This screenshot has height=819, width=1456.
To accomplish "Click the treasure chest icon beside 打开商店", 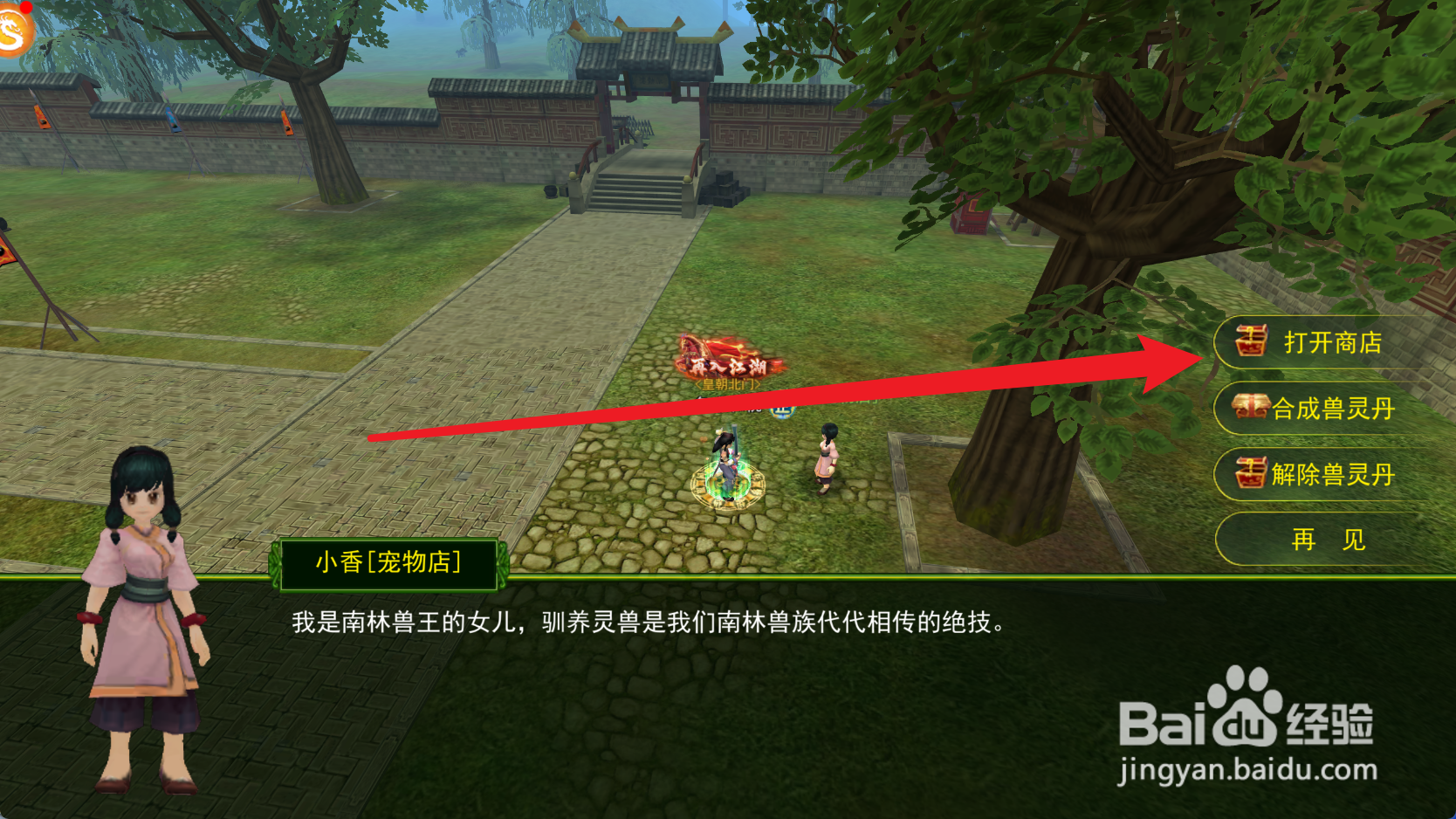I will tap(1250, 343).
